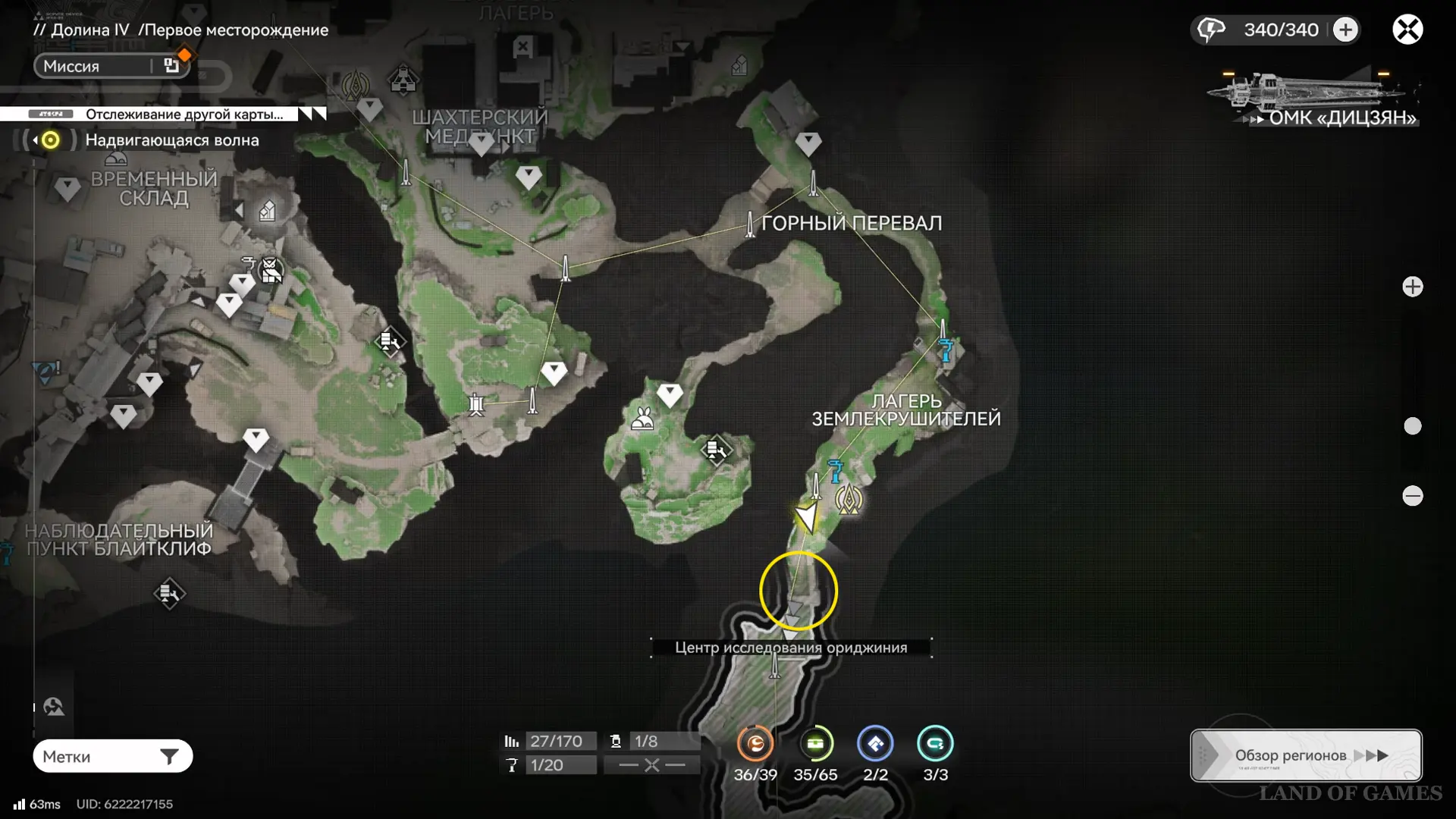Open the character icon on left sidebar
Screen dimensions: 1456x819
click(x=54, y=707)
